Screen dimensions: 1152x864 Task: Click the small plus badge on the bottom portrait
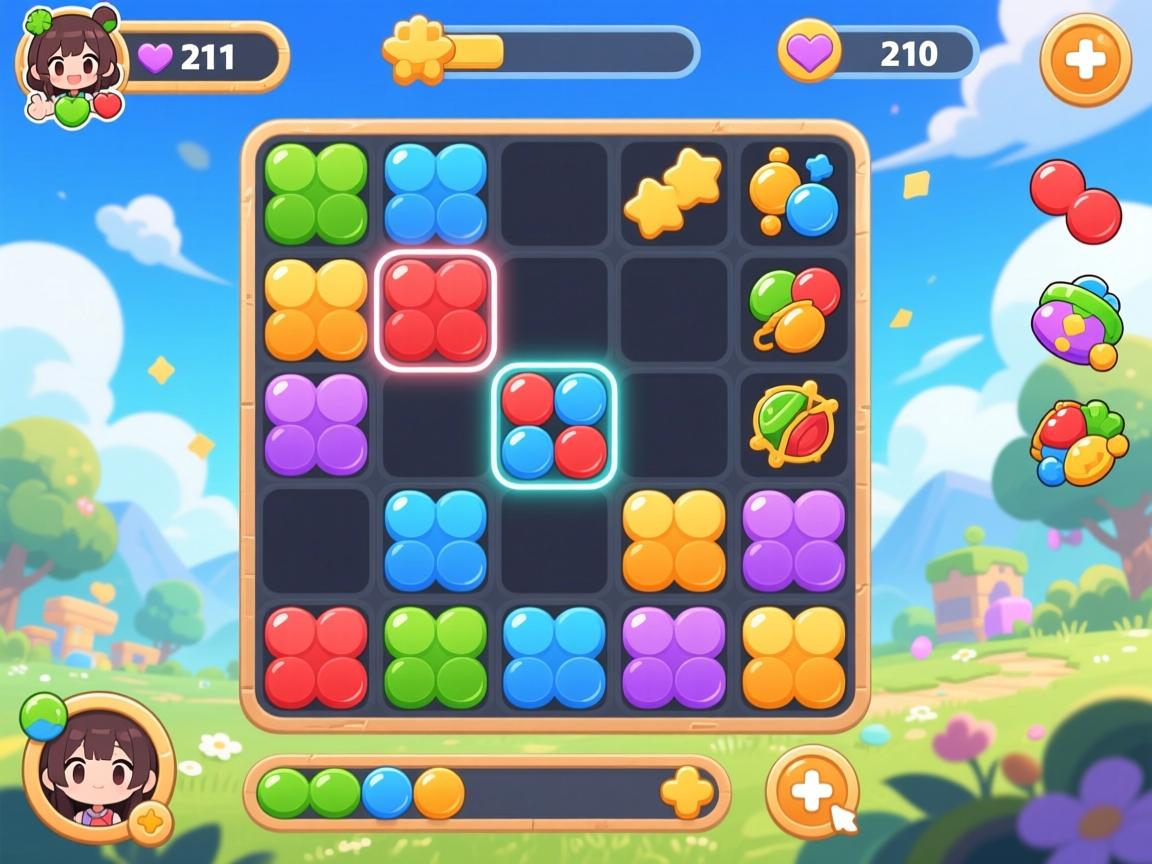[x=150, y=822]
